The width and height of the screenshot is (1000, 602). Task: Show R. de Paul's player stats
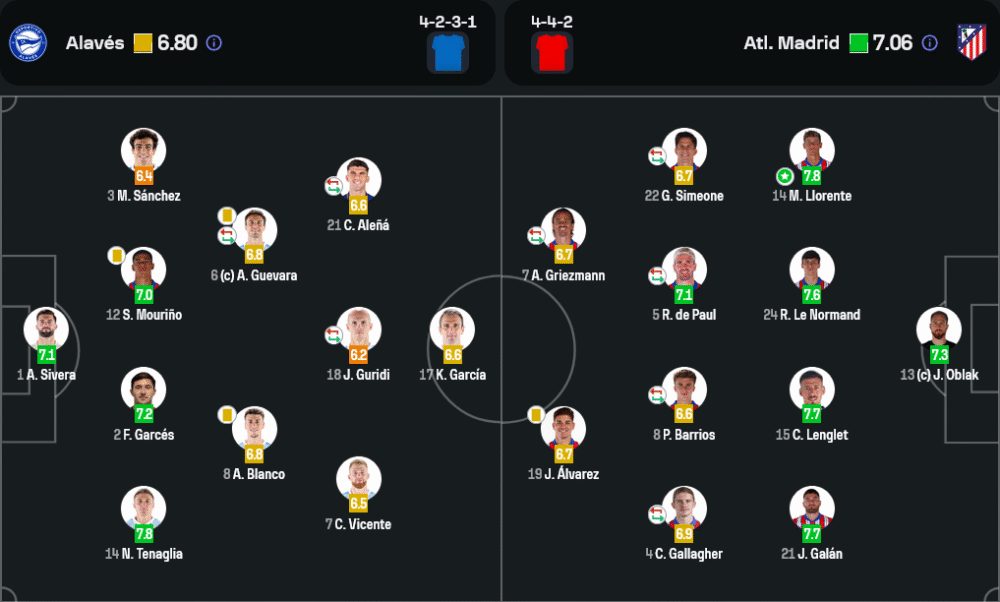click(x=684, y=270)
